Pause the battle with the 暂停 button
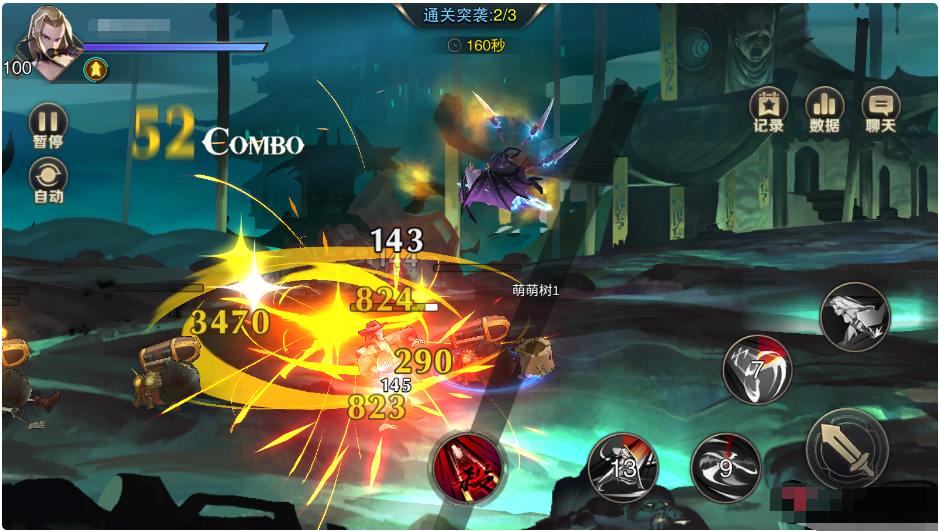 [x=48, y=122]
